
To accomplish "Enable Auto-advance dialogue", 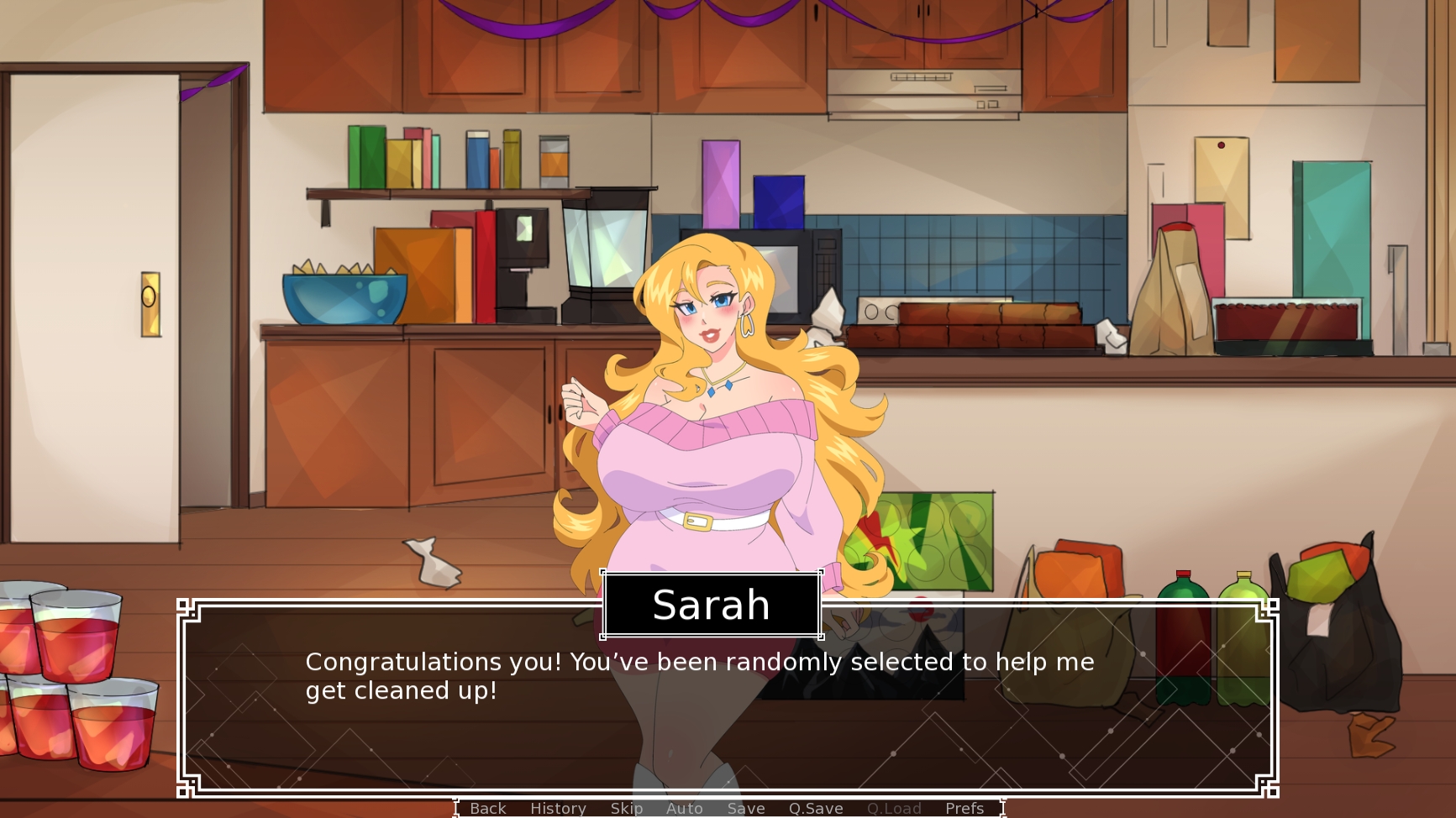I will point(684,808).
